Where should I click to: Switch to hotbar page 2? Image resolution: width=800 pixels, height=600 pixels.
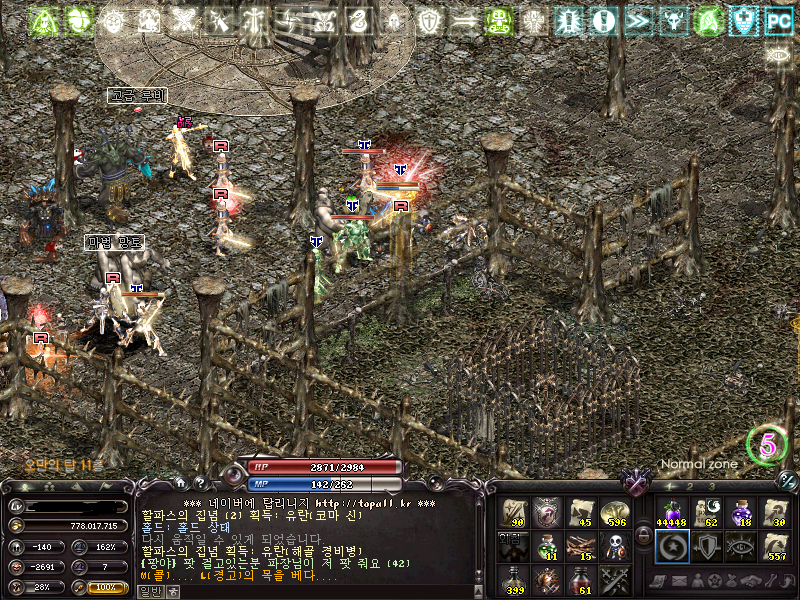688,486
